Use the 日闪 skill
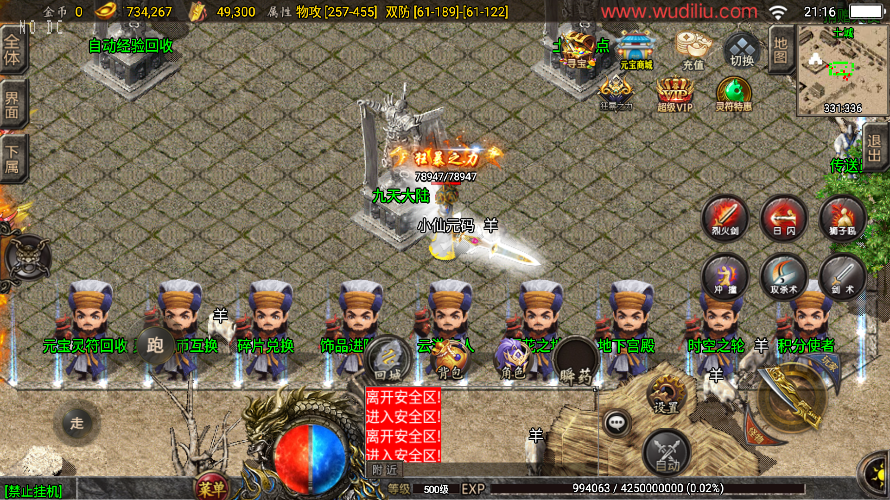 (x=784, y=217)
